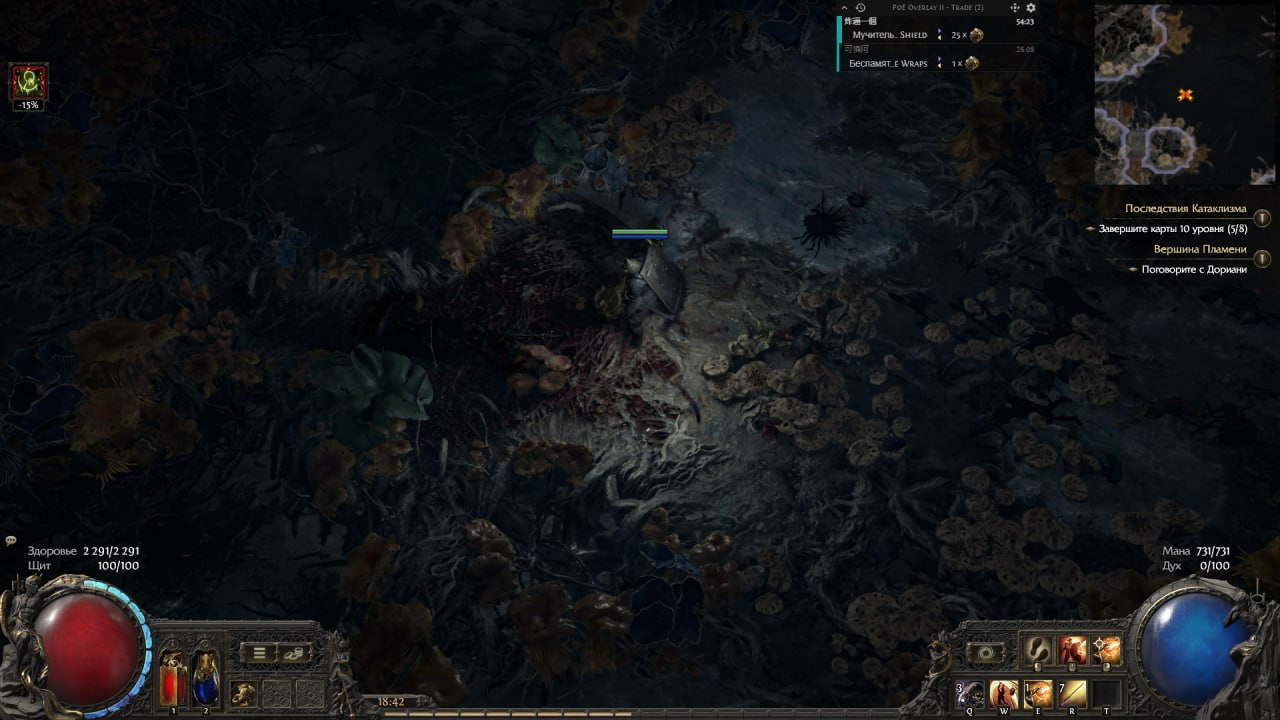Activate the spear throw skill bound to R

(x=1072, y=693)
